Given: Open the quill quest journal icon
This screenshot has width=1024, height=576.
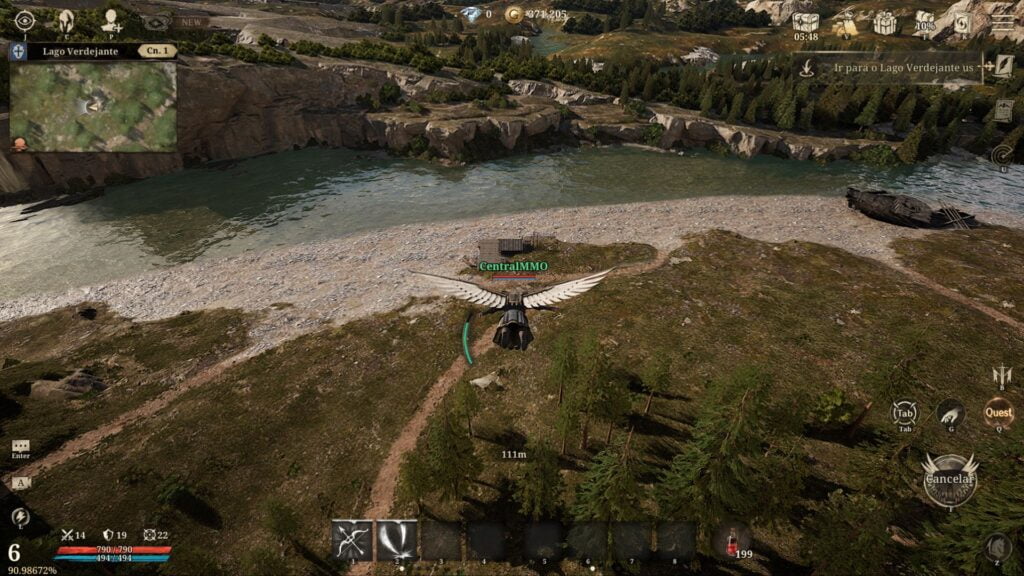Looking at the screenshot, I should pos(1003,66).
